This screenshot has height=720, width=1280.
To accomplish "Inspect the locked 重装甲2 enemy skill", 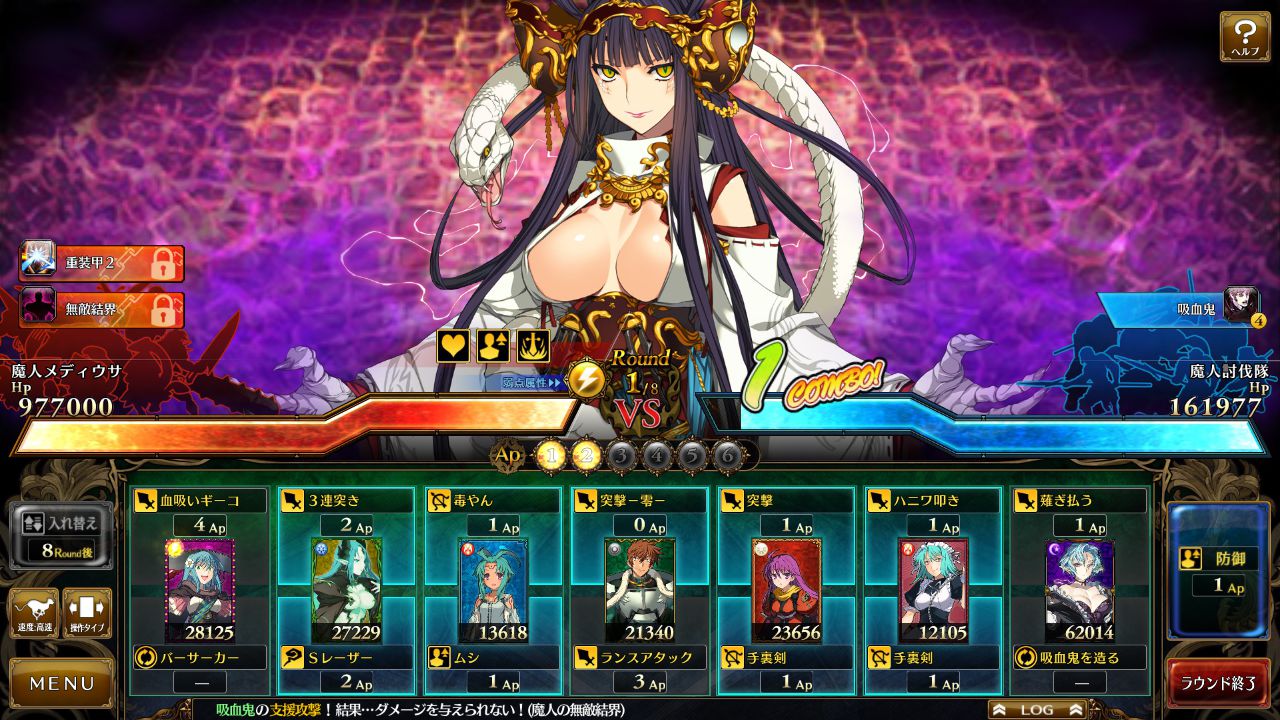I will (x=102, y=263).
